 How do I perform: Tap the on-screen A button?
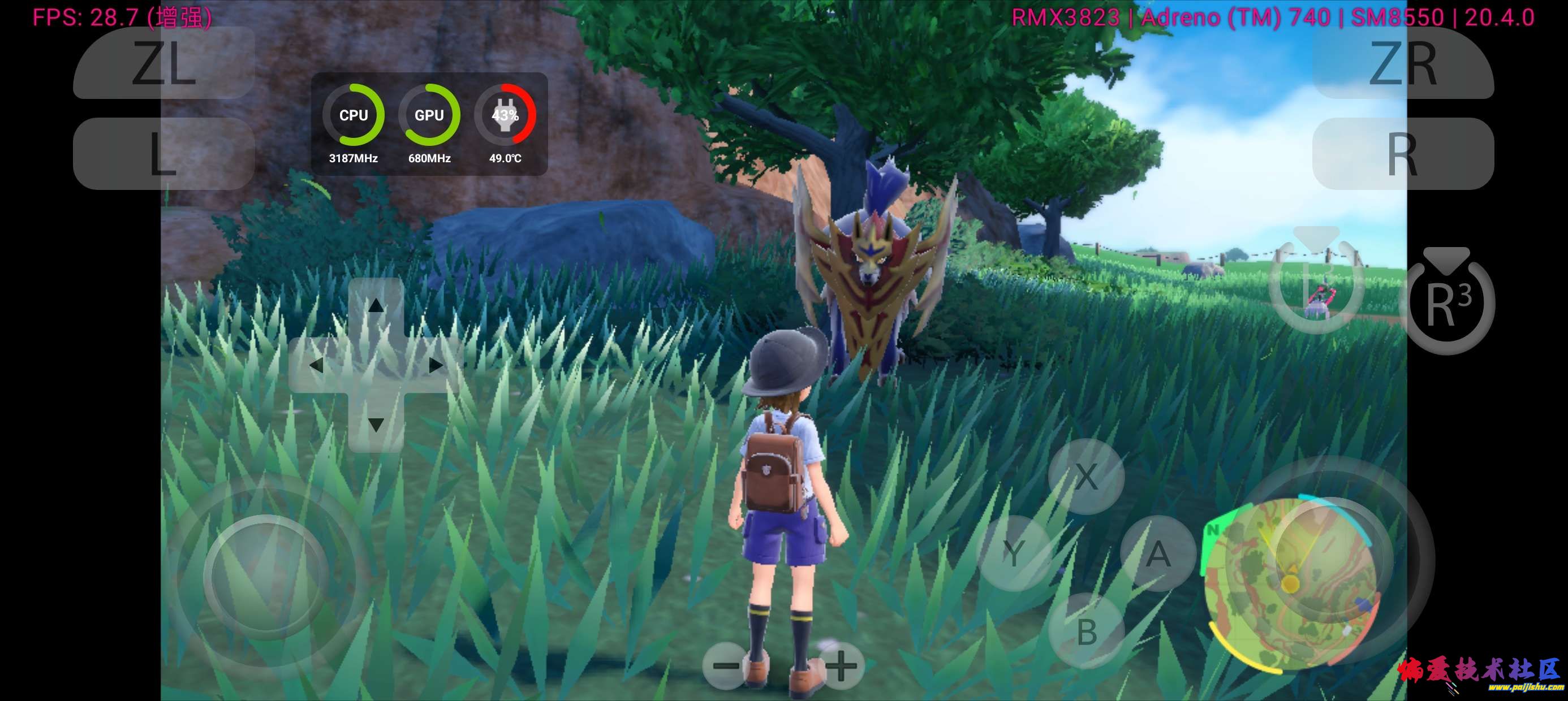tap(1158, 553)
